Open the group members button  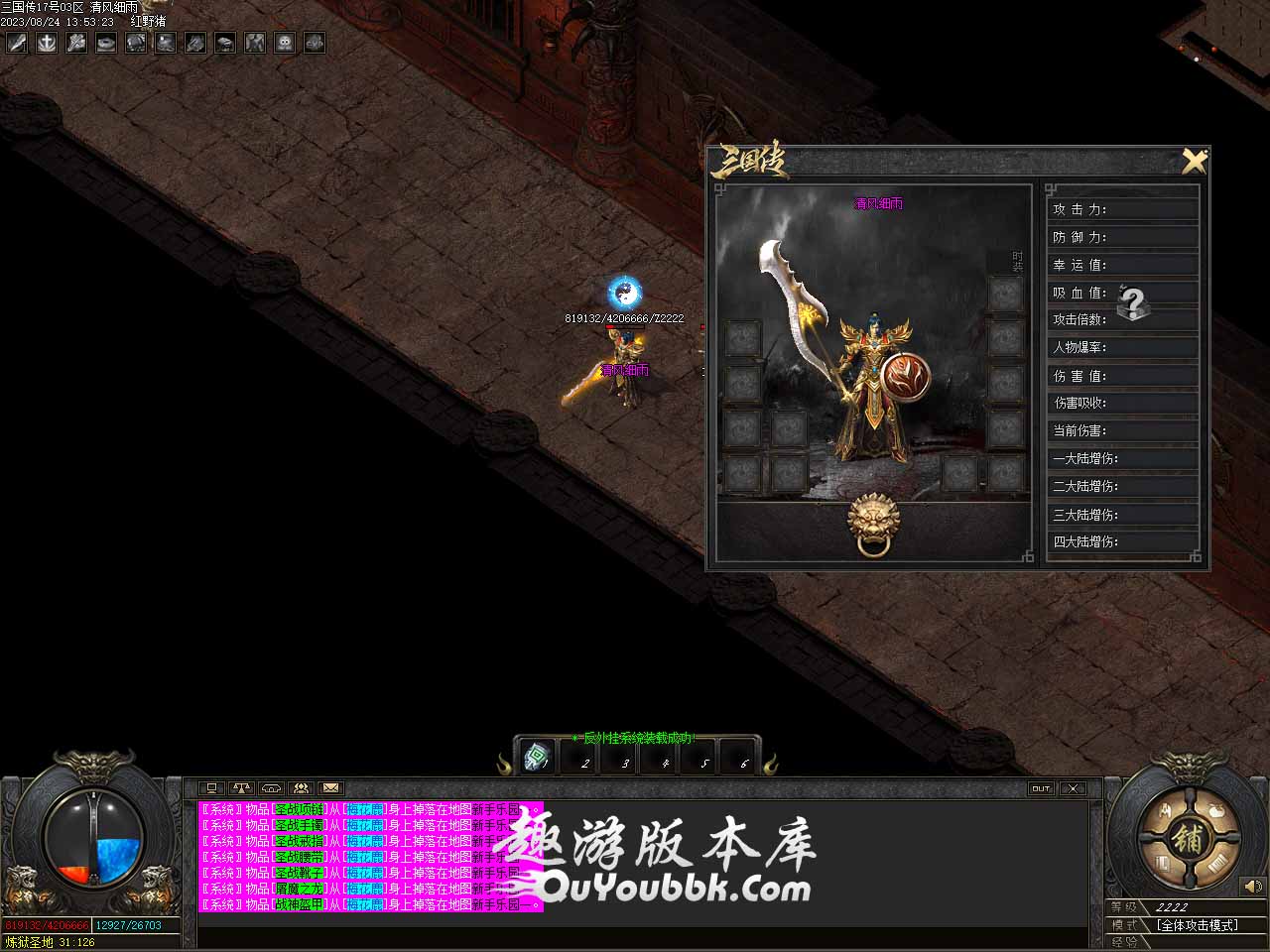point(301,788)
